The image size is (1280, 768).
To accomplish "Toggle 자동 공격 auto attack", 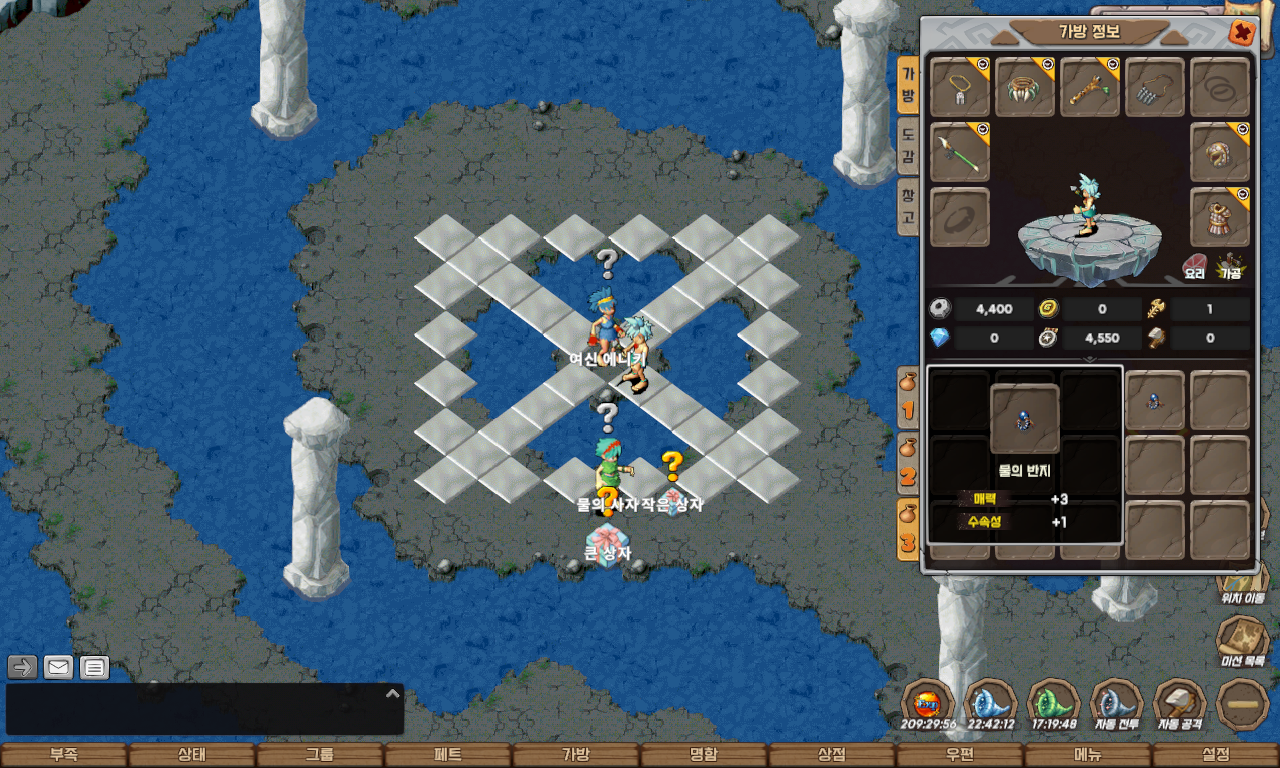I will tap(1180, 704).
